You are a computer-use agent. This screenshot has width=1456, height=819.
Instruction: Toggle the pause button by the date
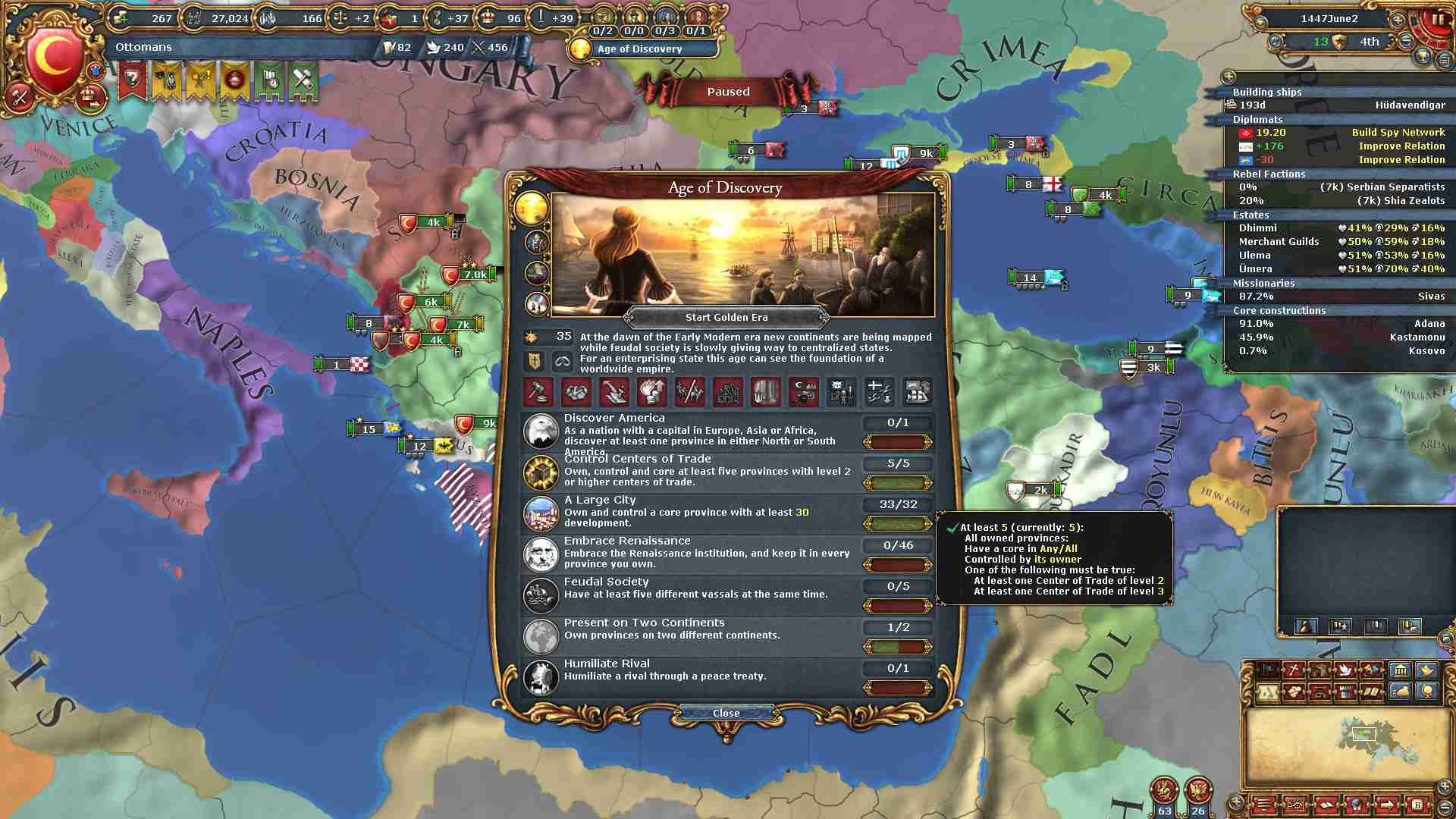click(1438, 19)
